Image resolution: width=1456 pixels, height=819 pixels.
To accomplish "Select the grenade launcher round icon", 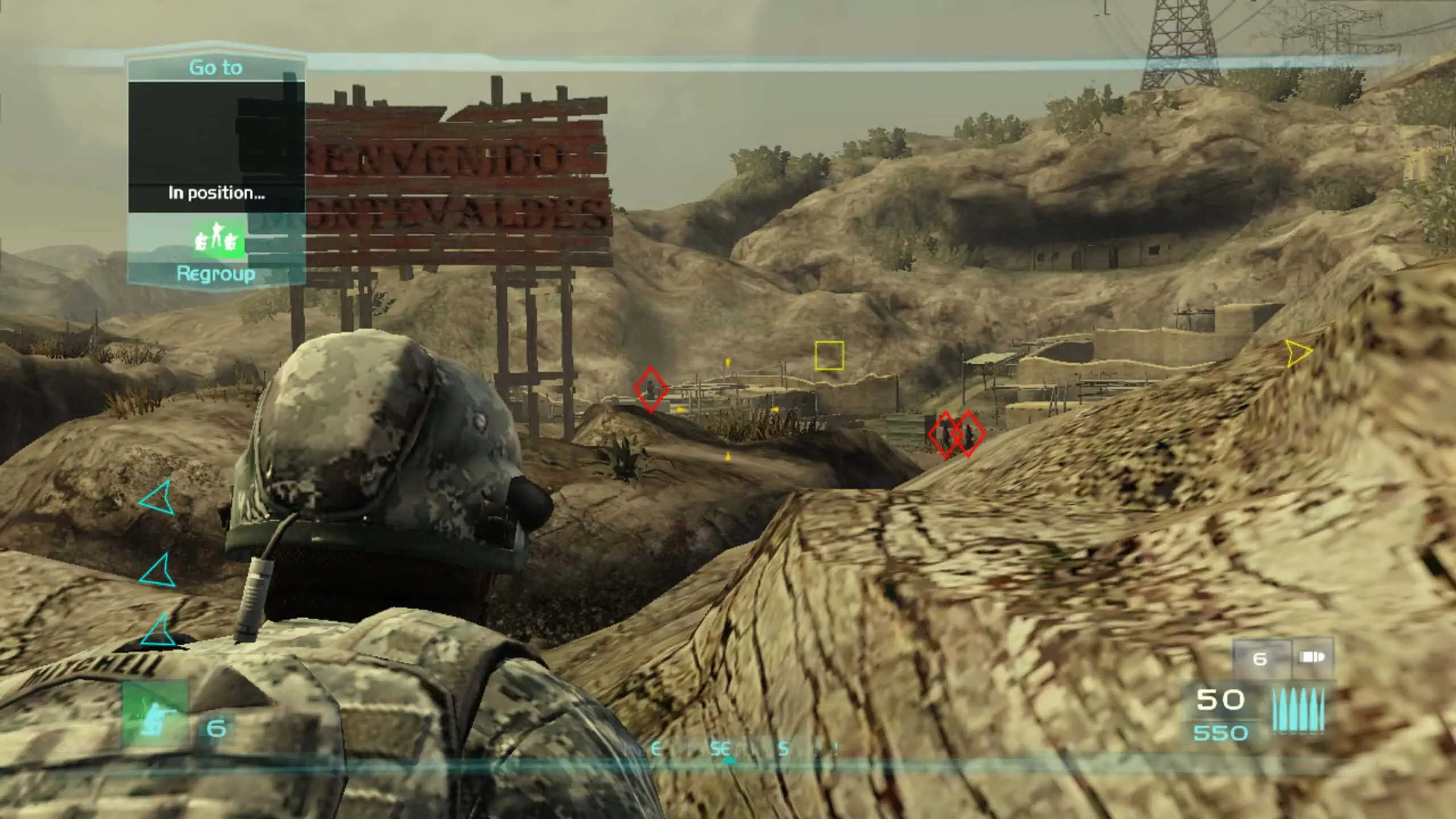I will coord(1313,658).
